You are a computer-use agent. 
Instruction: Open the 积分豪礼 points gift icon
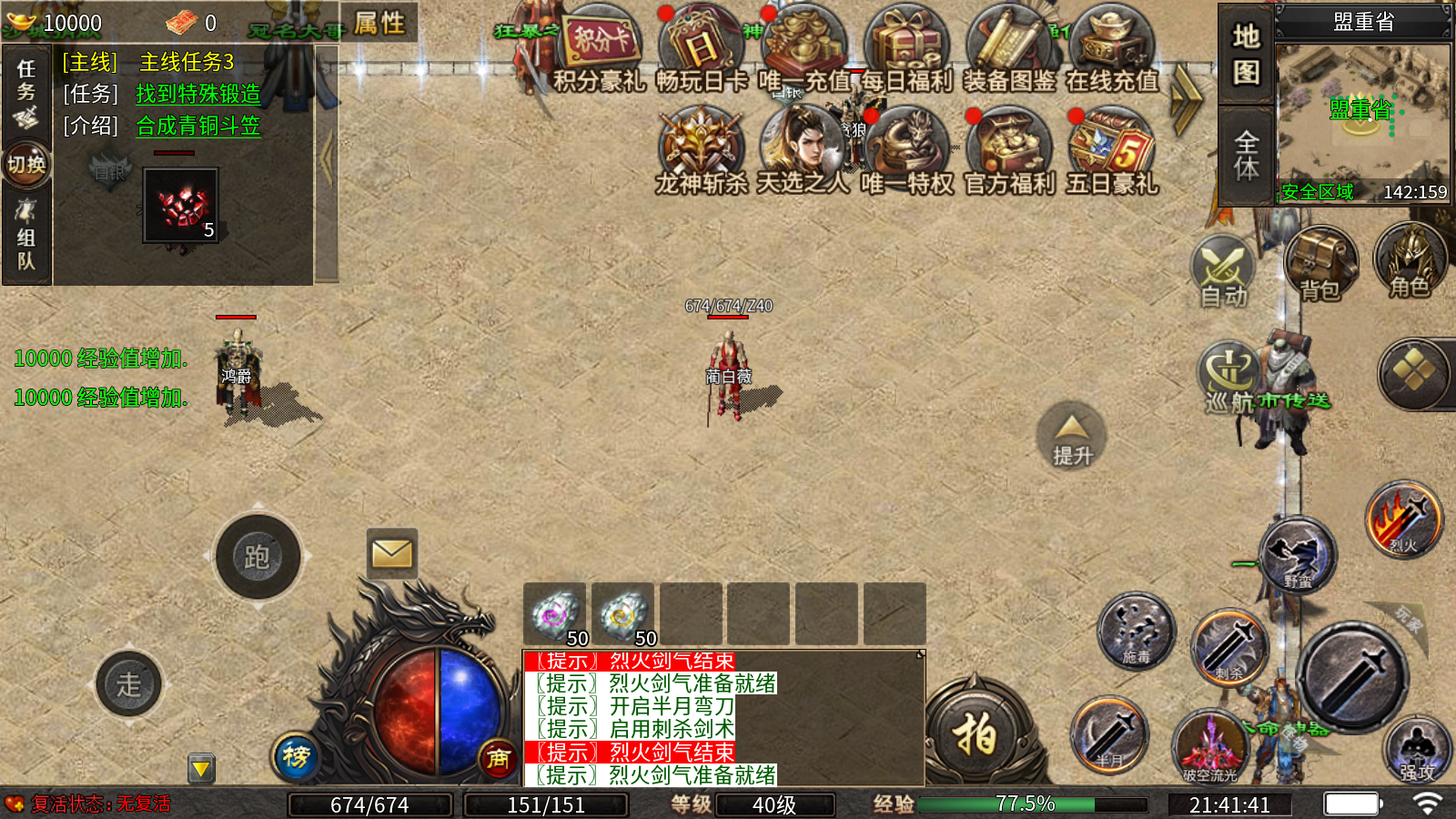(x=599, y=50)
